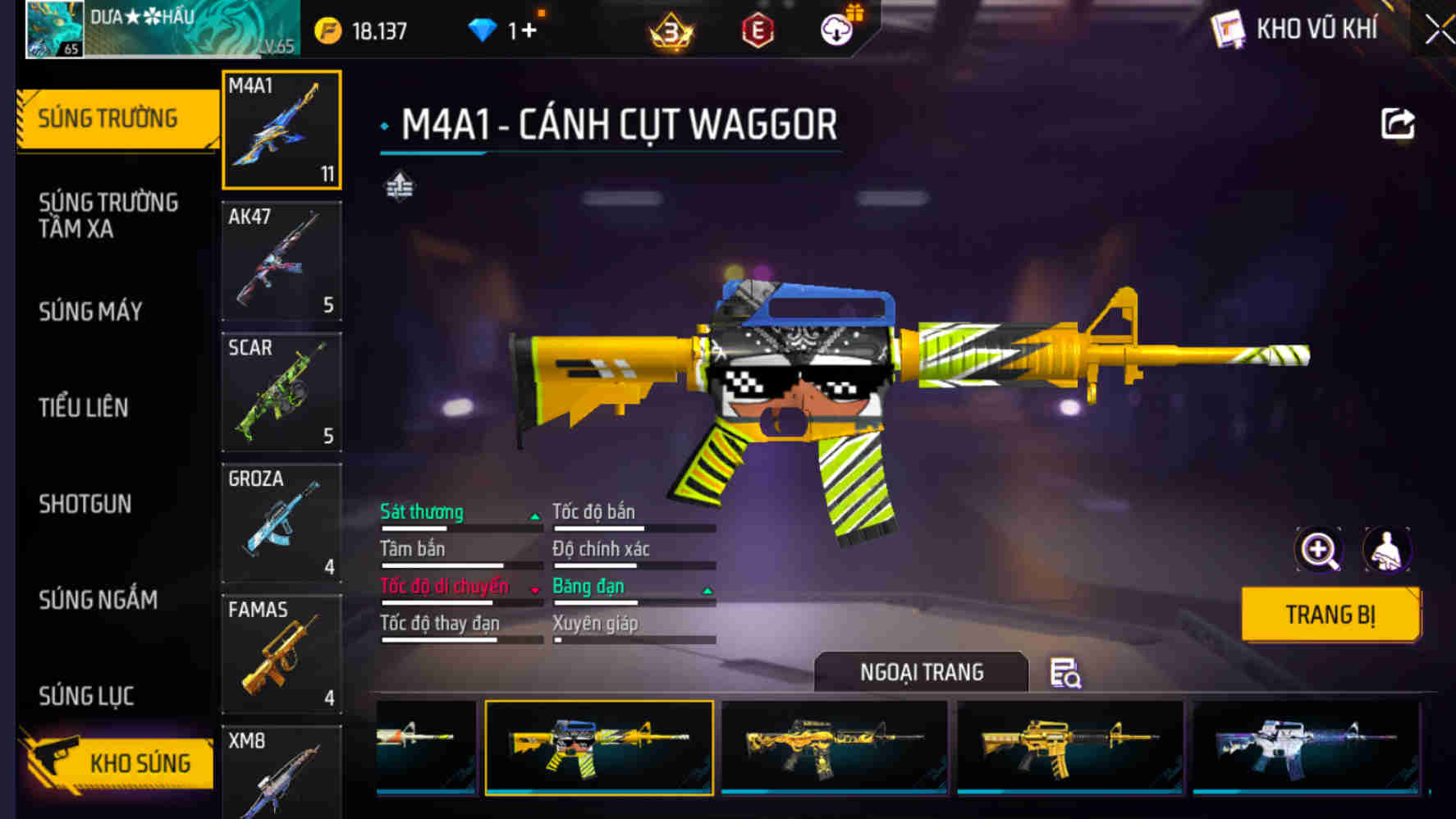Choose the Tiểu Liên category
This screenshot has height=819, width=1456.
click(84, 407)
